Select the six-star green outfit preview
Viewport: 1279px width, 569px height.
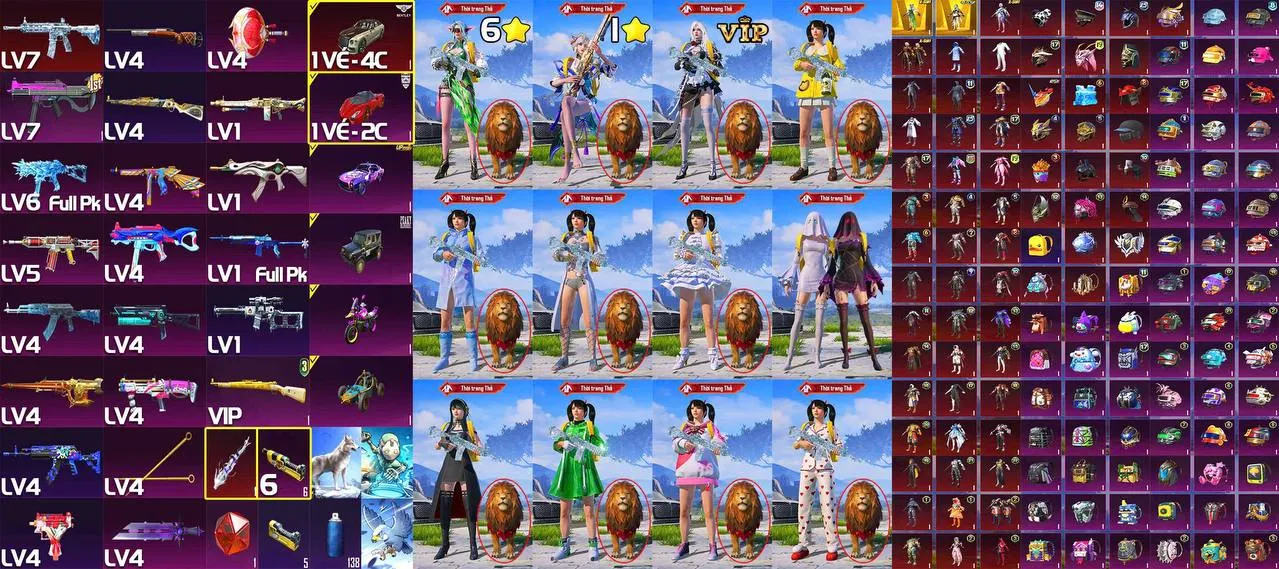473,95
